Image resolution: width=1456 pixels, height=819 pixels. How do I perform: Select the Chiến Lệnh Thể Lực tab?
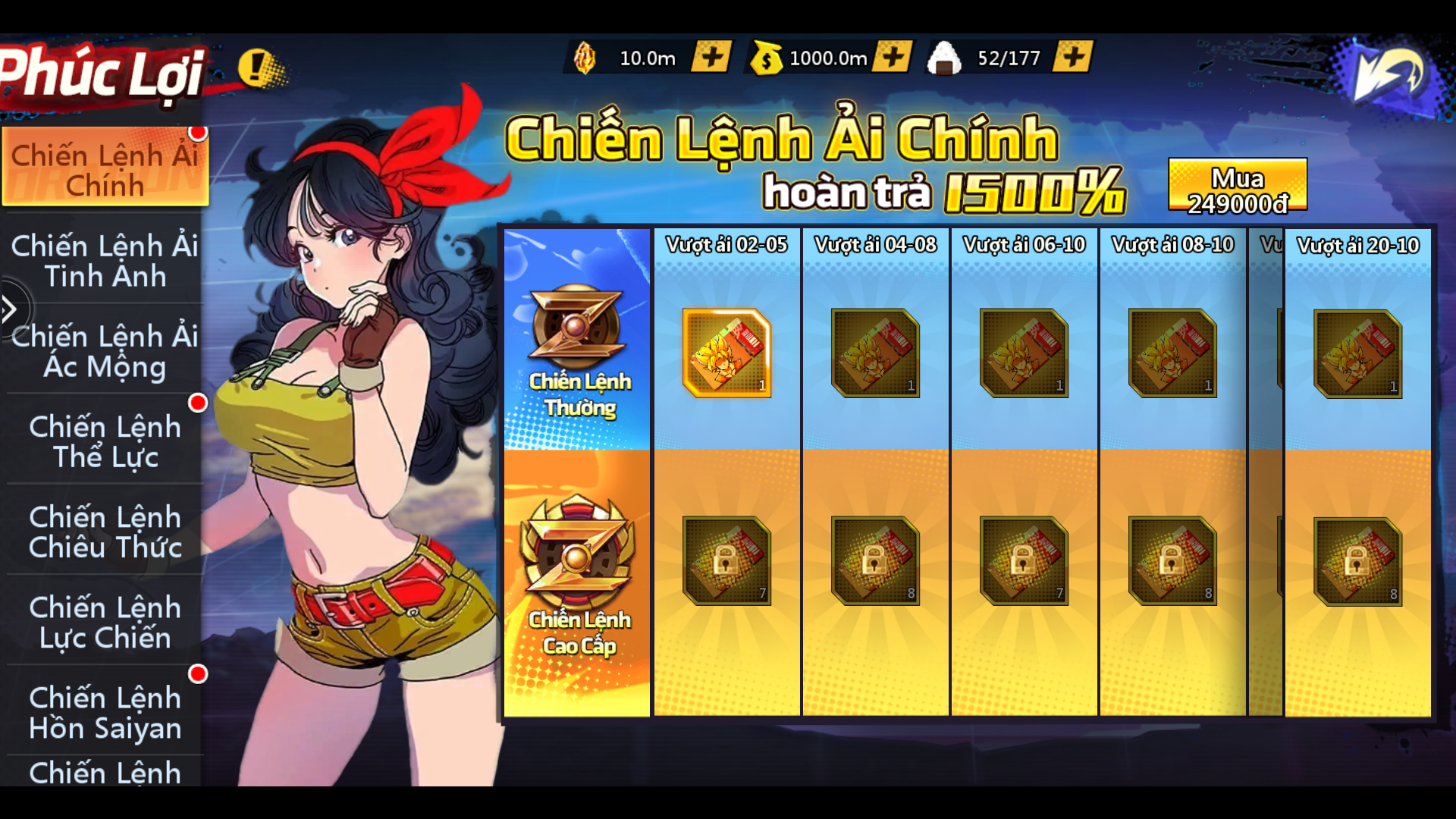105,441
